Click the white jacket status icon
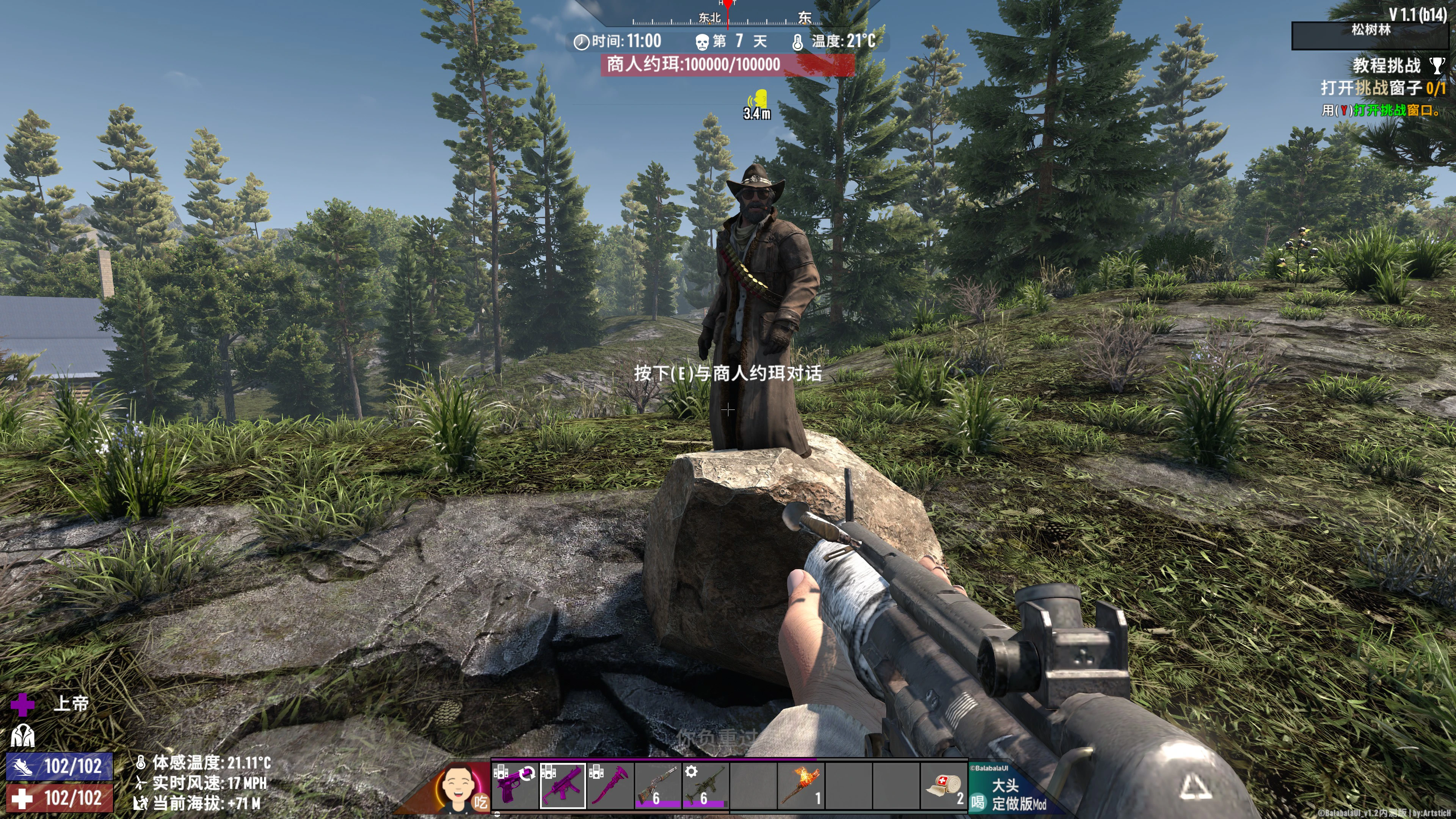1456x819 pixels. [x=23, y=736]
